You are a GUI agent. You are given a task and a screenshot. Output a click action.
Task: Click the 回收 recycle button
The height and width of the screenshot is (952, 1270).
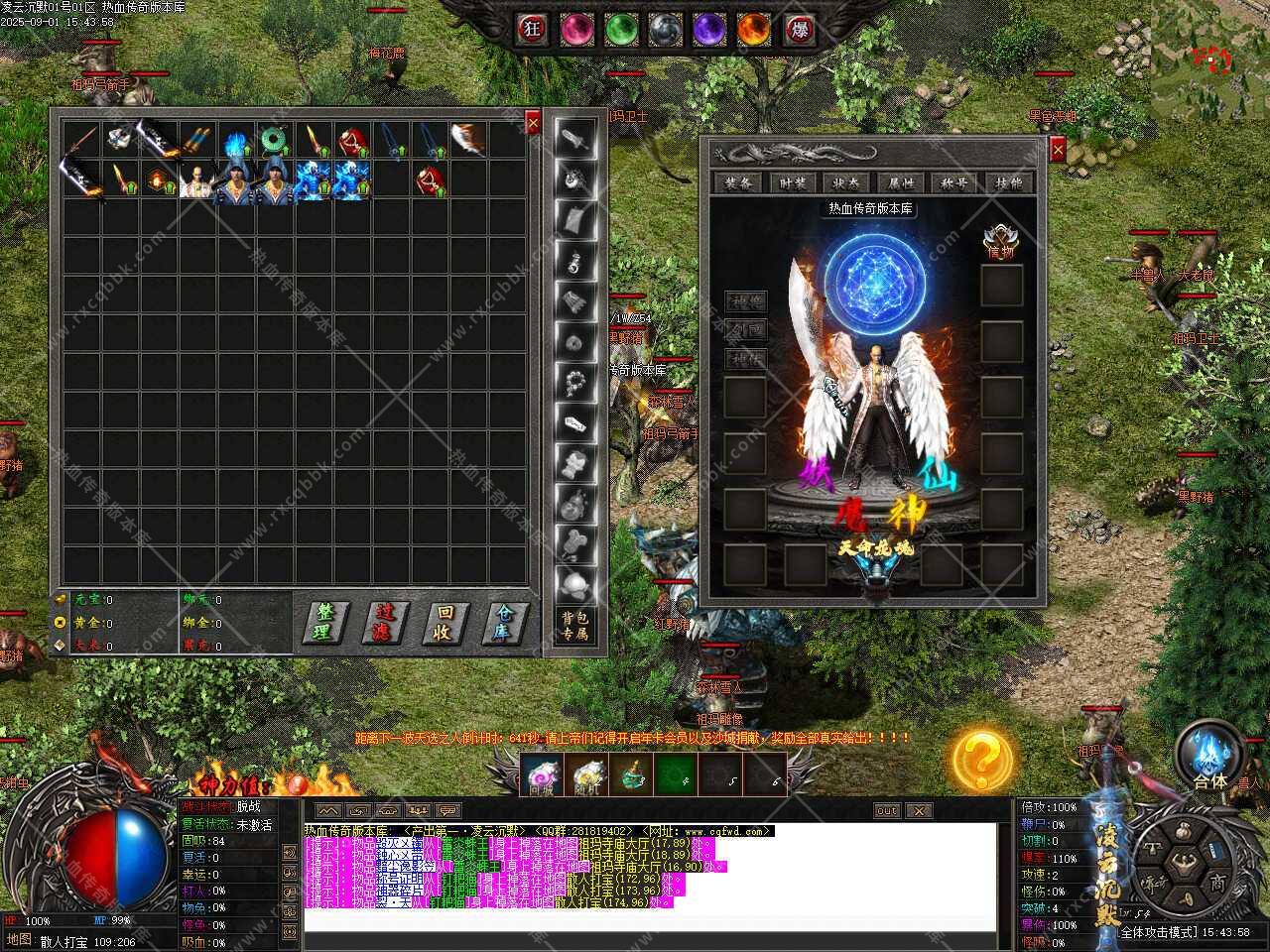pyautogui.click(x=445, y=622)
